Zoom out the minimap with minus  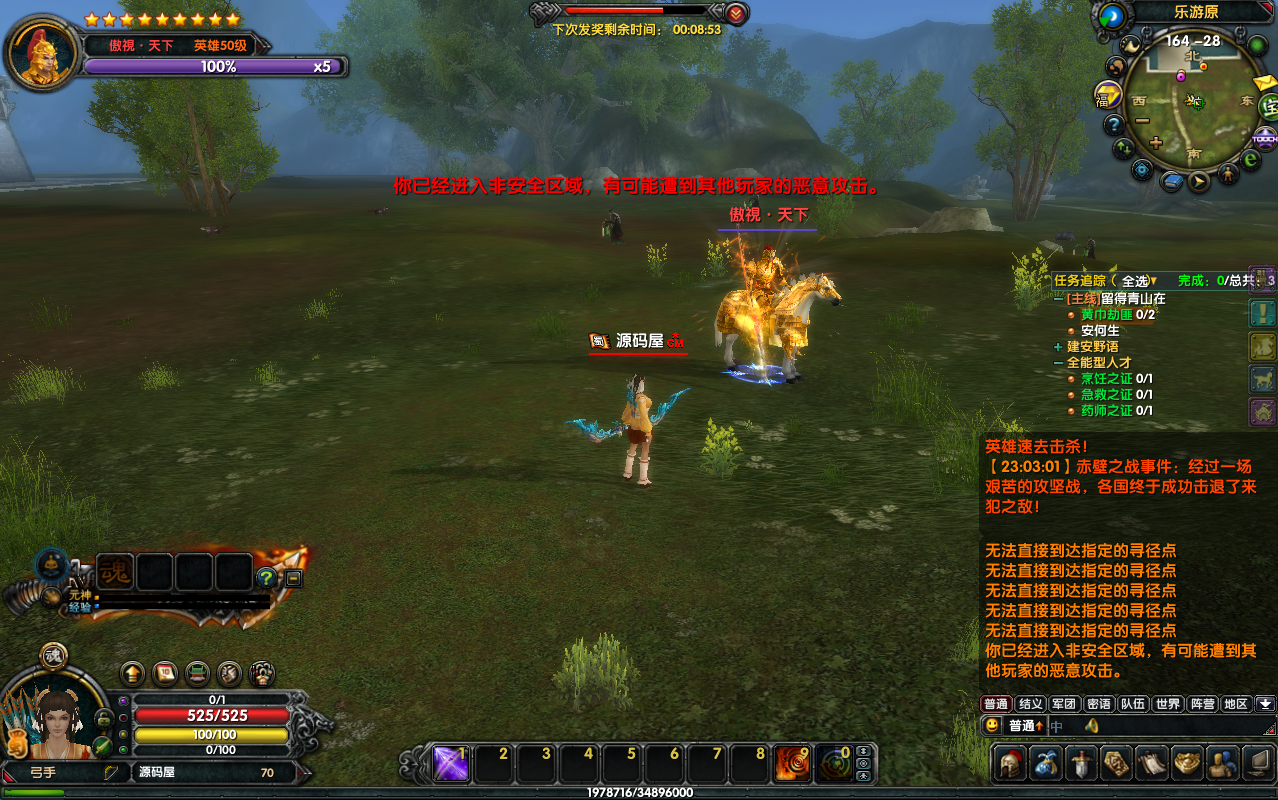[1142, 120]
